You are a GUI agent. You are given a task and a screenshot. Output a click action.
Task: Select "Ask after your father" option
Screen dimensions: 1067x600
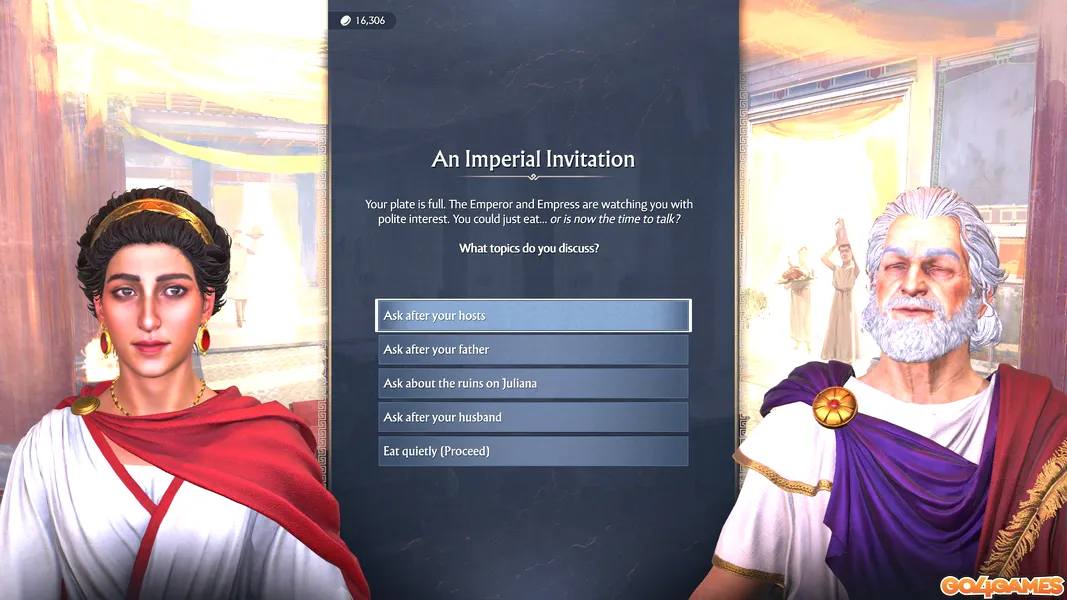(533, 350)
